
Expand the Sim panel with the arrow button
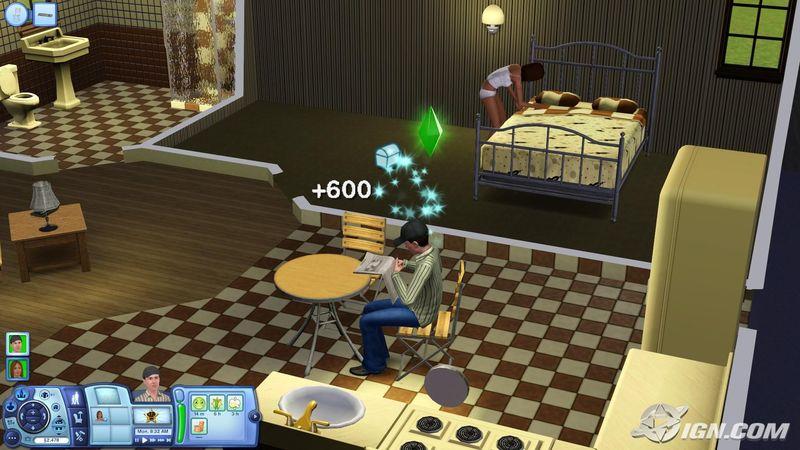[254, 414]
